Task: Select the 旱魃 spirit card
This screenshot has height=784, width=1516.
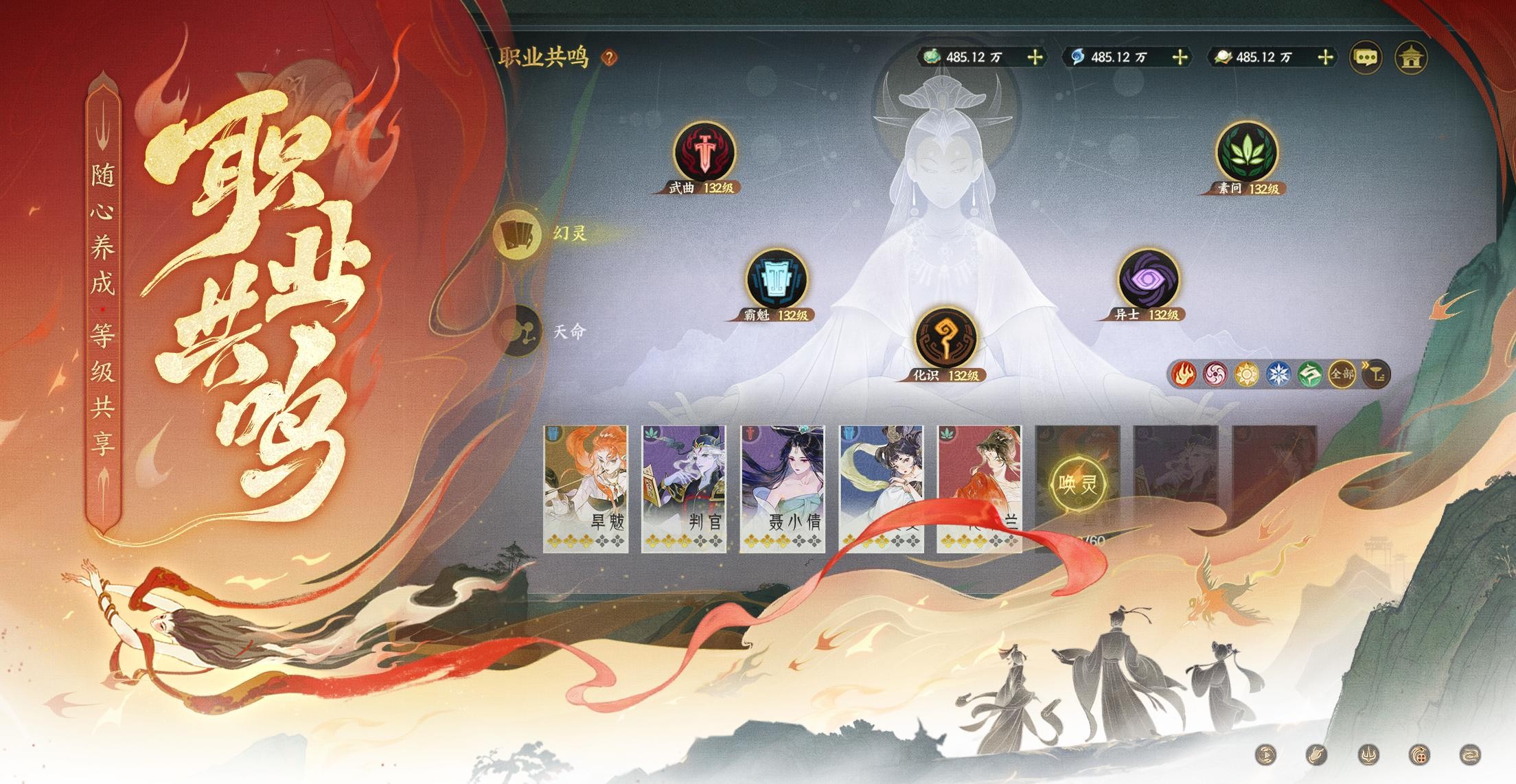Action: (x=586, y=487)
